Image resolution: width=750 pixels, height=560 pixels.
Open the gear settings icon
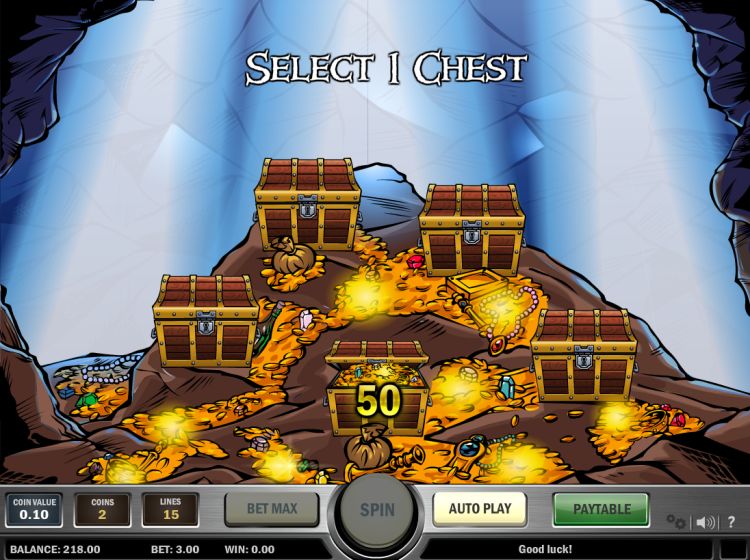[677, 522]
